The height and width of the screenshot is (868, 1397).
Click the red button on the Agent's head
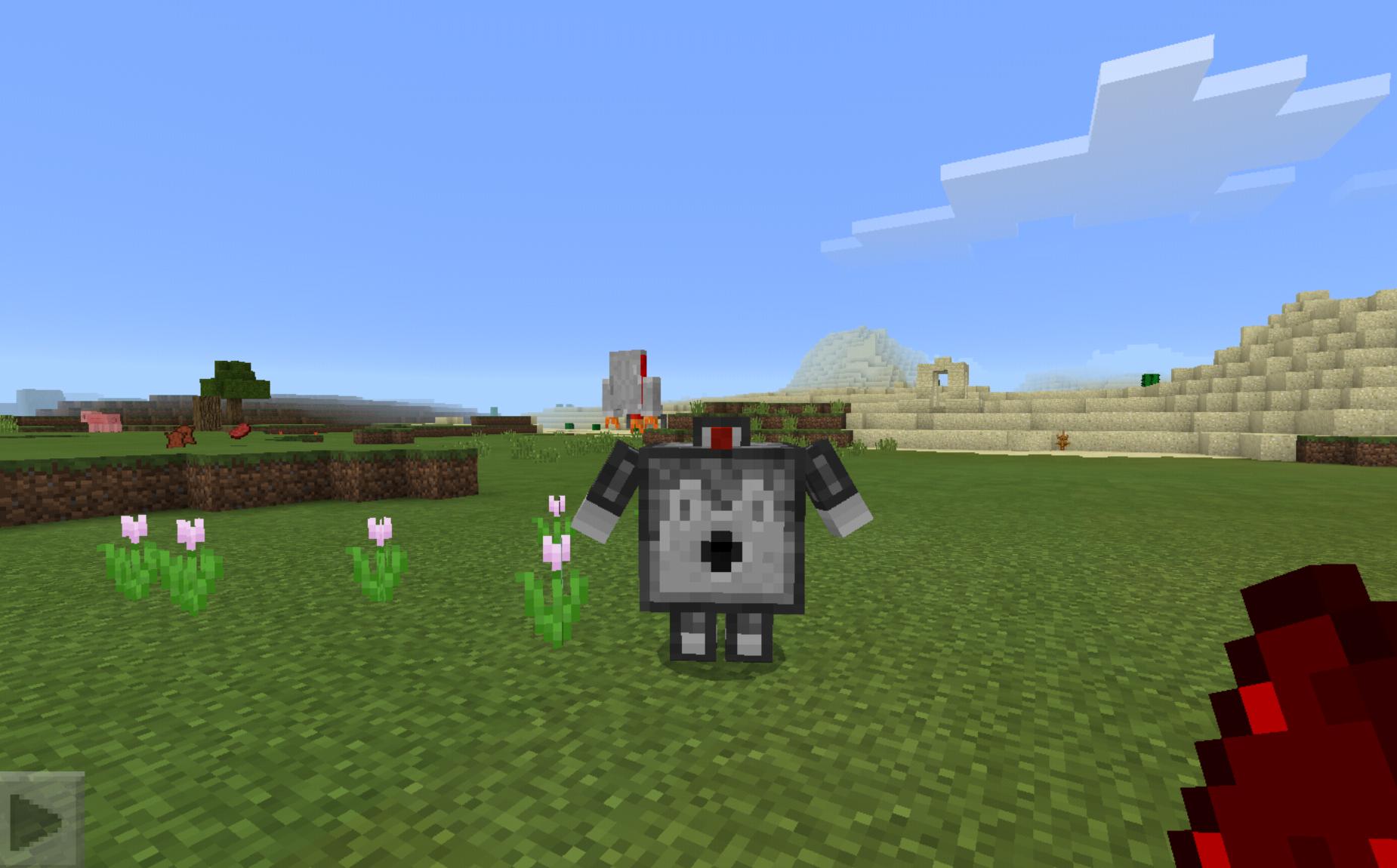721,436
